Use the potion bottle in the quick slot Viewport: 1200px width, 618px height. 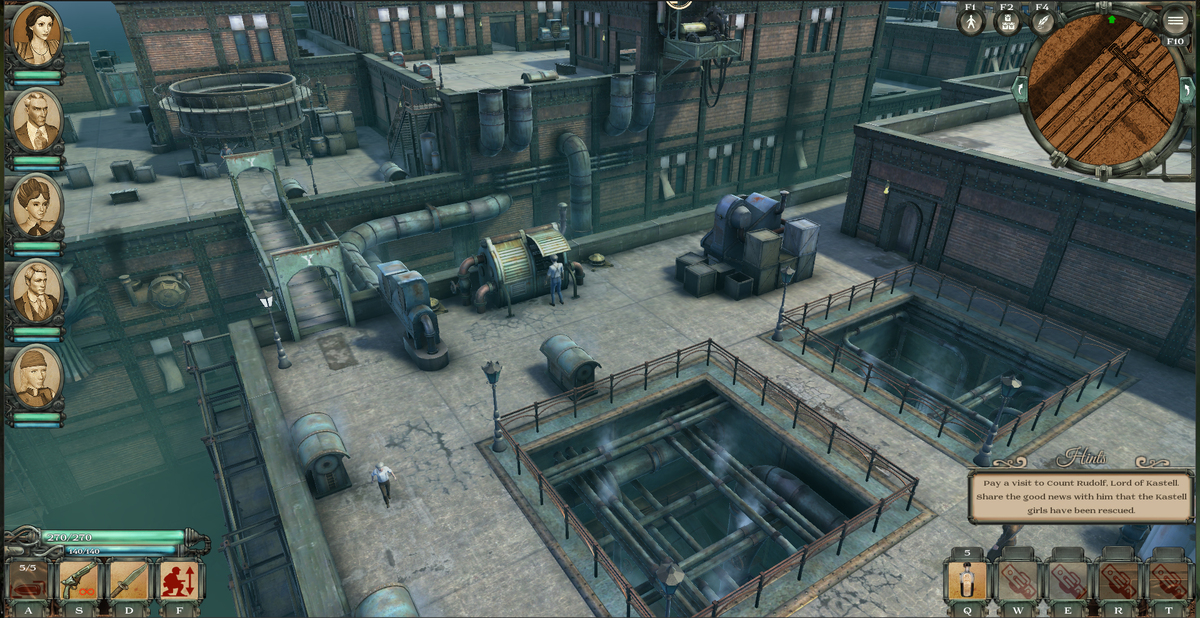pyautogui.click(x=967, y=581)
